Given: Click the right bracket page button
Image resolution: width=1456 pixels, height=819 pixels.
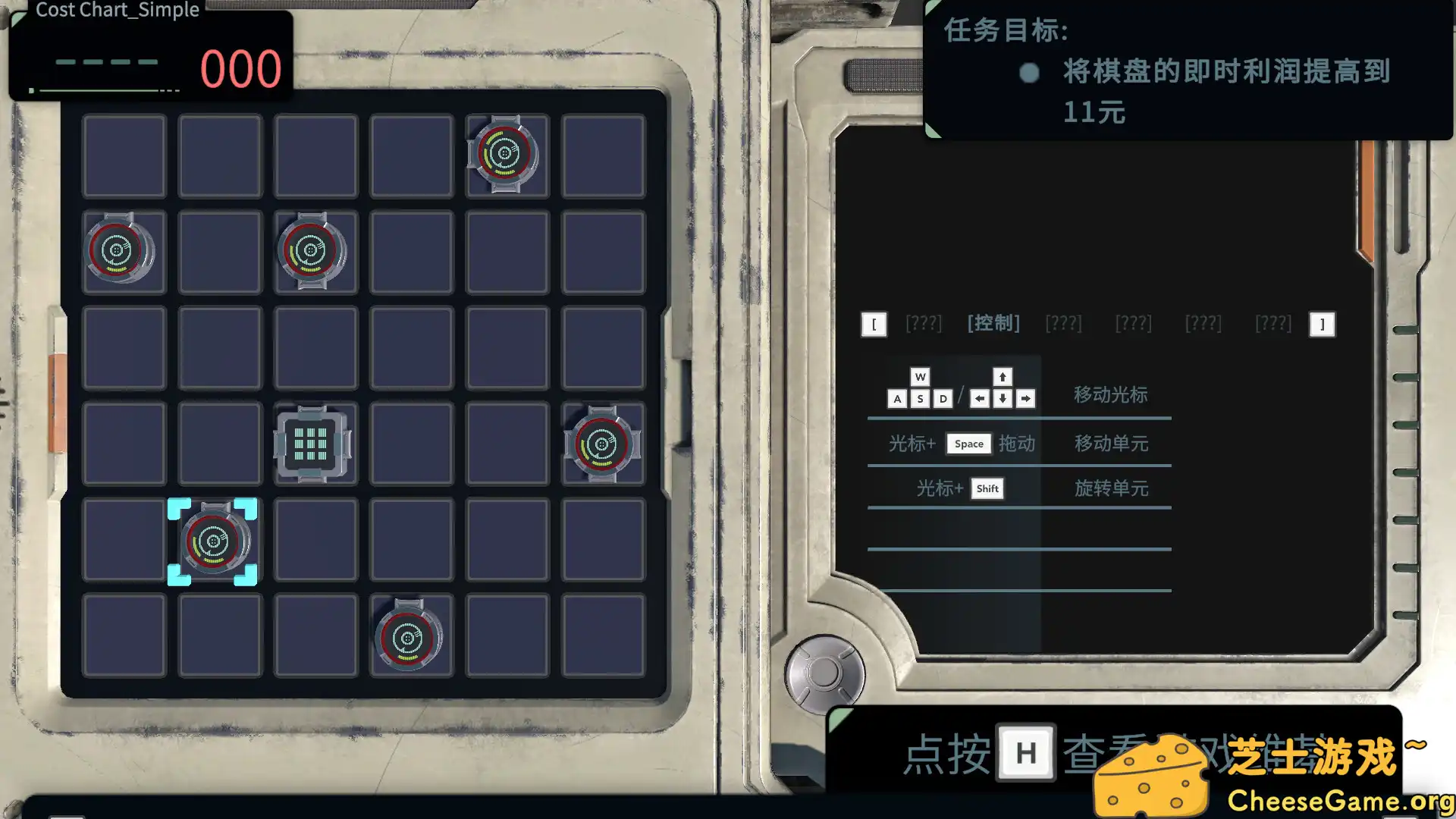Looking at the screenshot, I should click(x=1322, y=324).
